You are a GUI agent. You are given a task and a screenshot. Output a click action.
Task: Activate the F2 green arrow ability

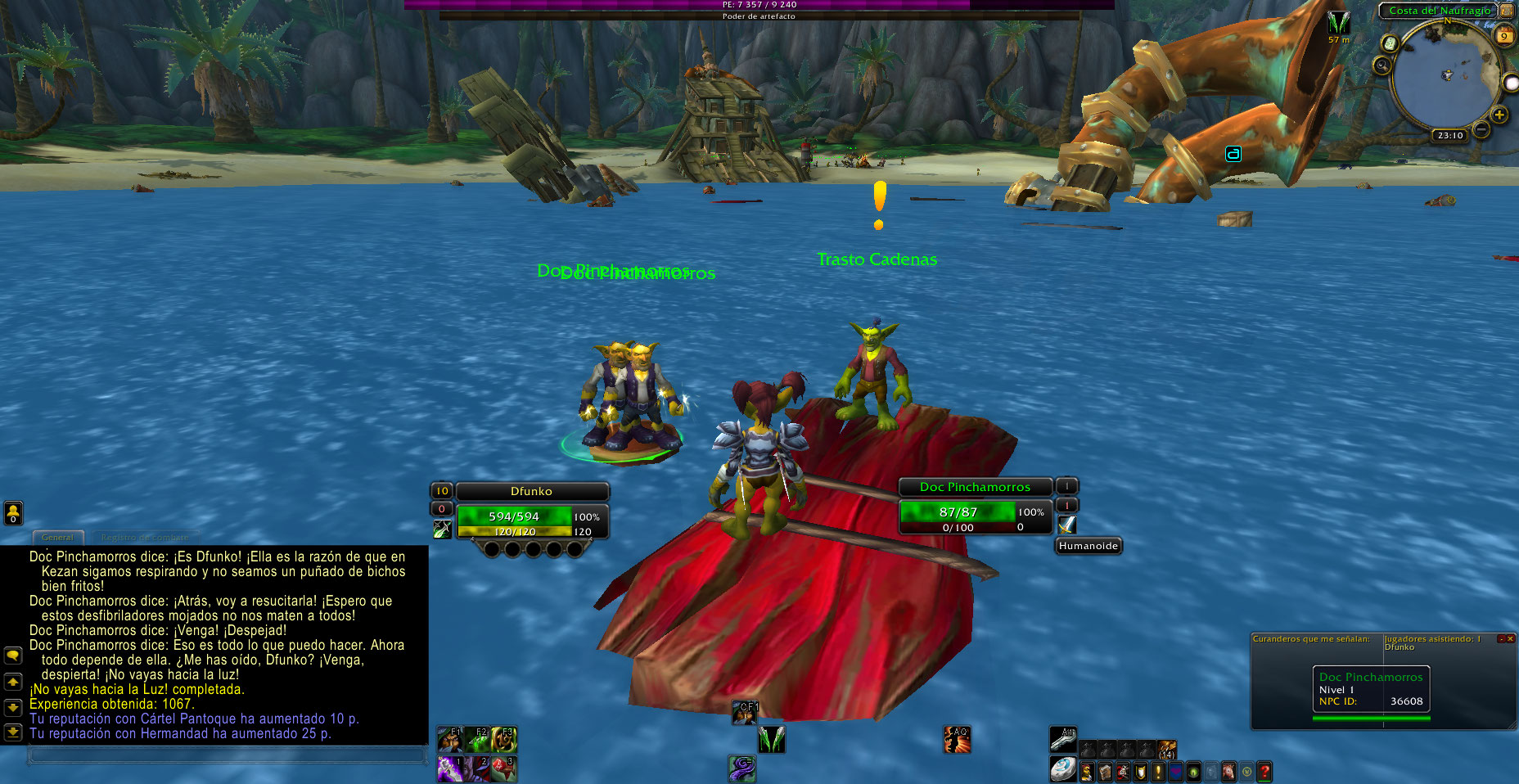477,740
